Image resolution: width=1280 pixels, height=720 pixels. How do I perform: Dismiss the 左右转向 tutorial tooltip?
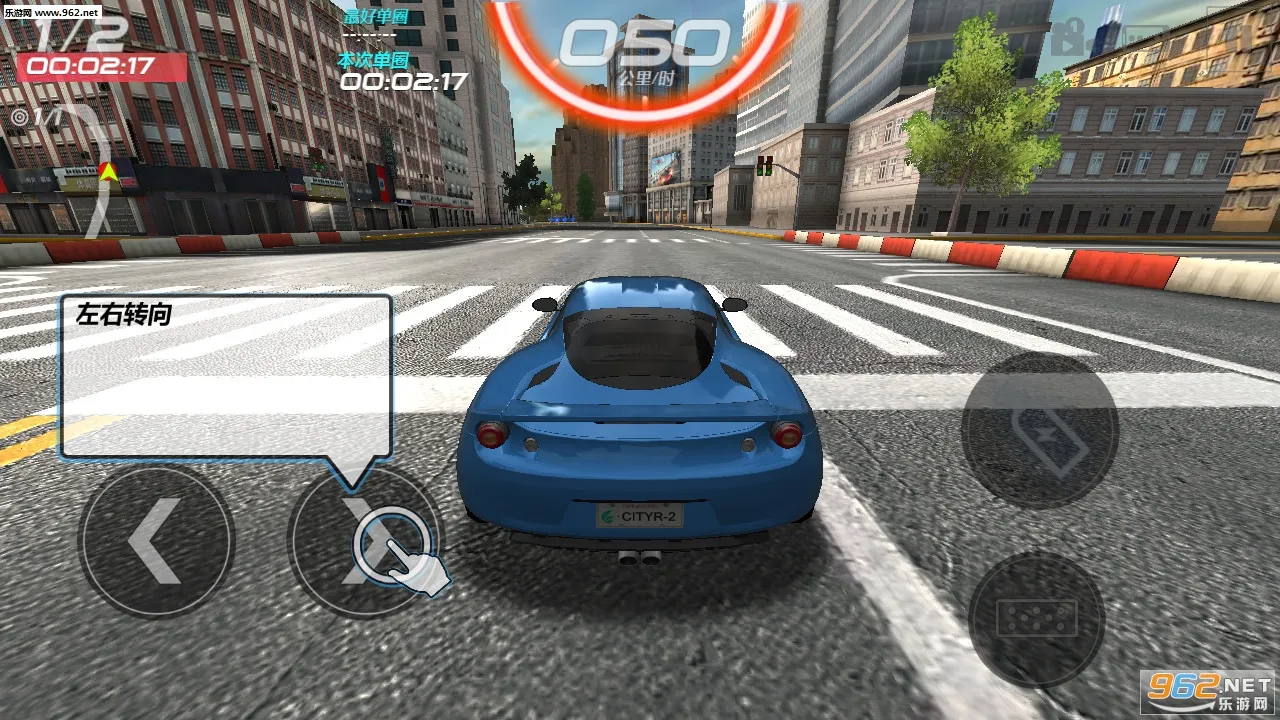click(225, 375)
